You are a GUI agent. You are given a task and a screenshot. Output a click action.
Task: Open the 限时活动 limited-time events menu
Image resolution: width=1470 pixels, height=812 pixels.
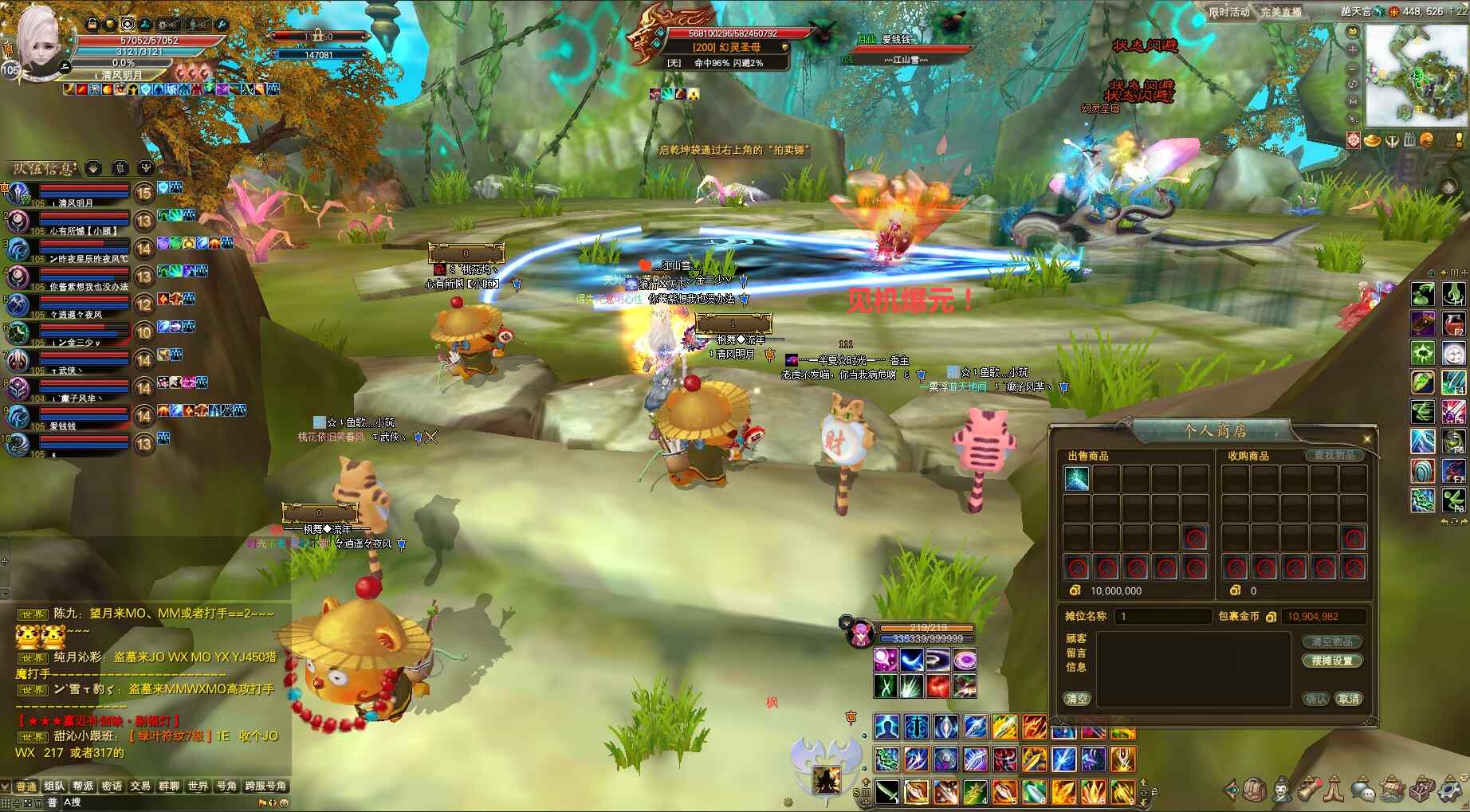tap(1228, 12)
